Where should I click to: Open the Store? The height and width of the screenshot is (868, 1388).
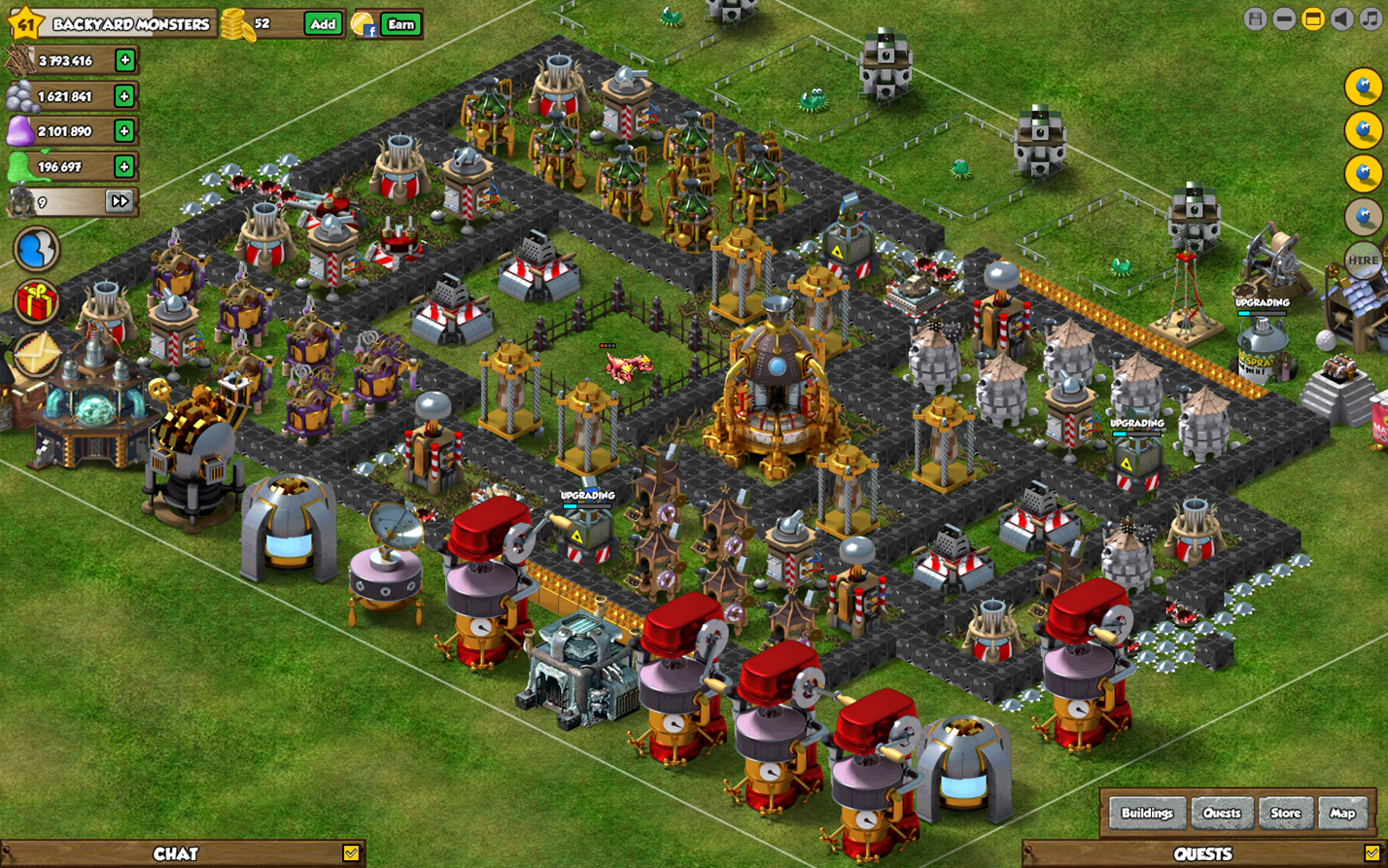tap(1286, 813)
